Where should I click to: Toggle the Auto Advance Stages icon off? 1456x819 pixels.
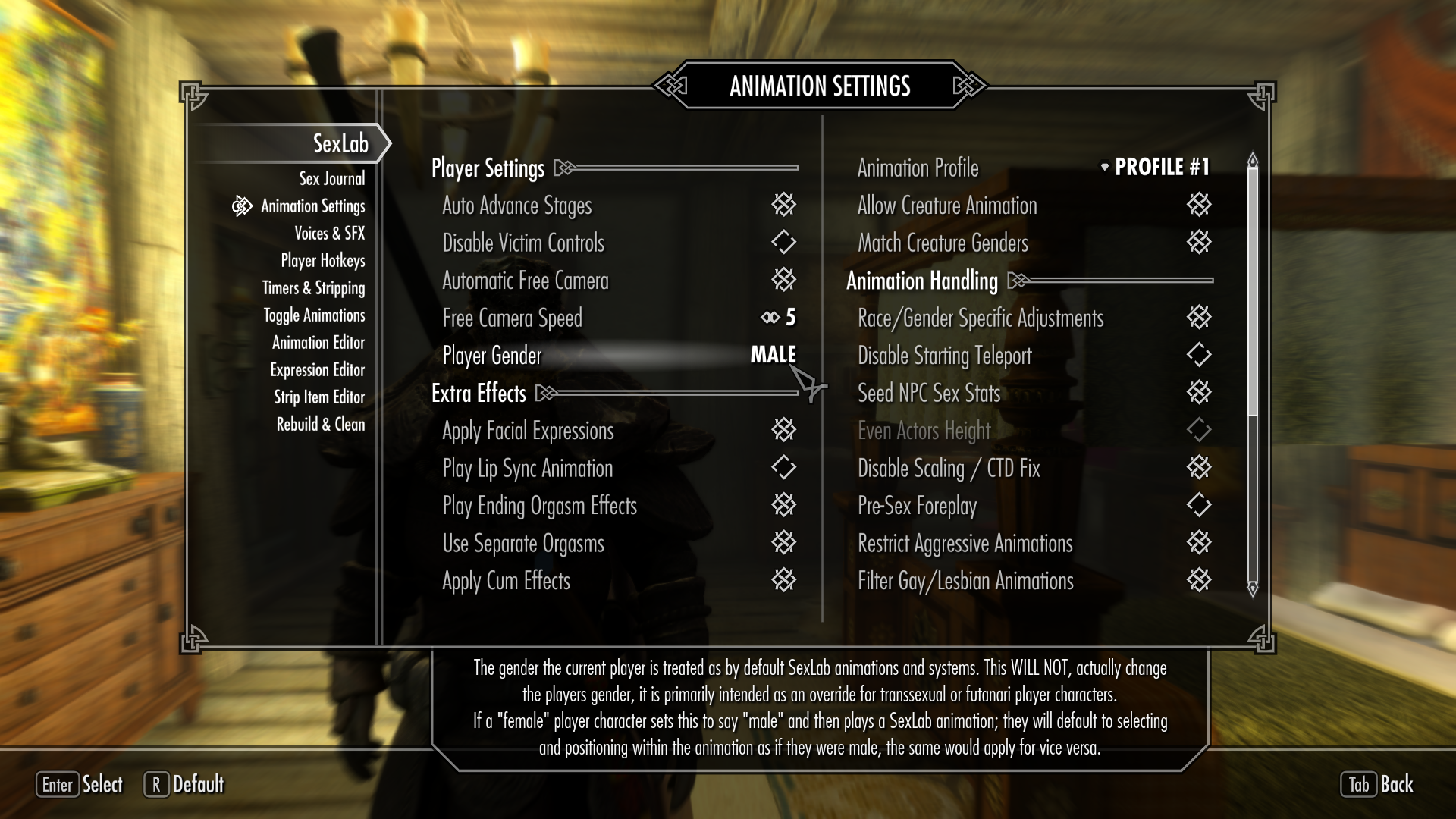(785, 205)
